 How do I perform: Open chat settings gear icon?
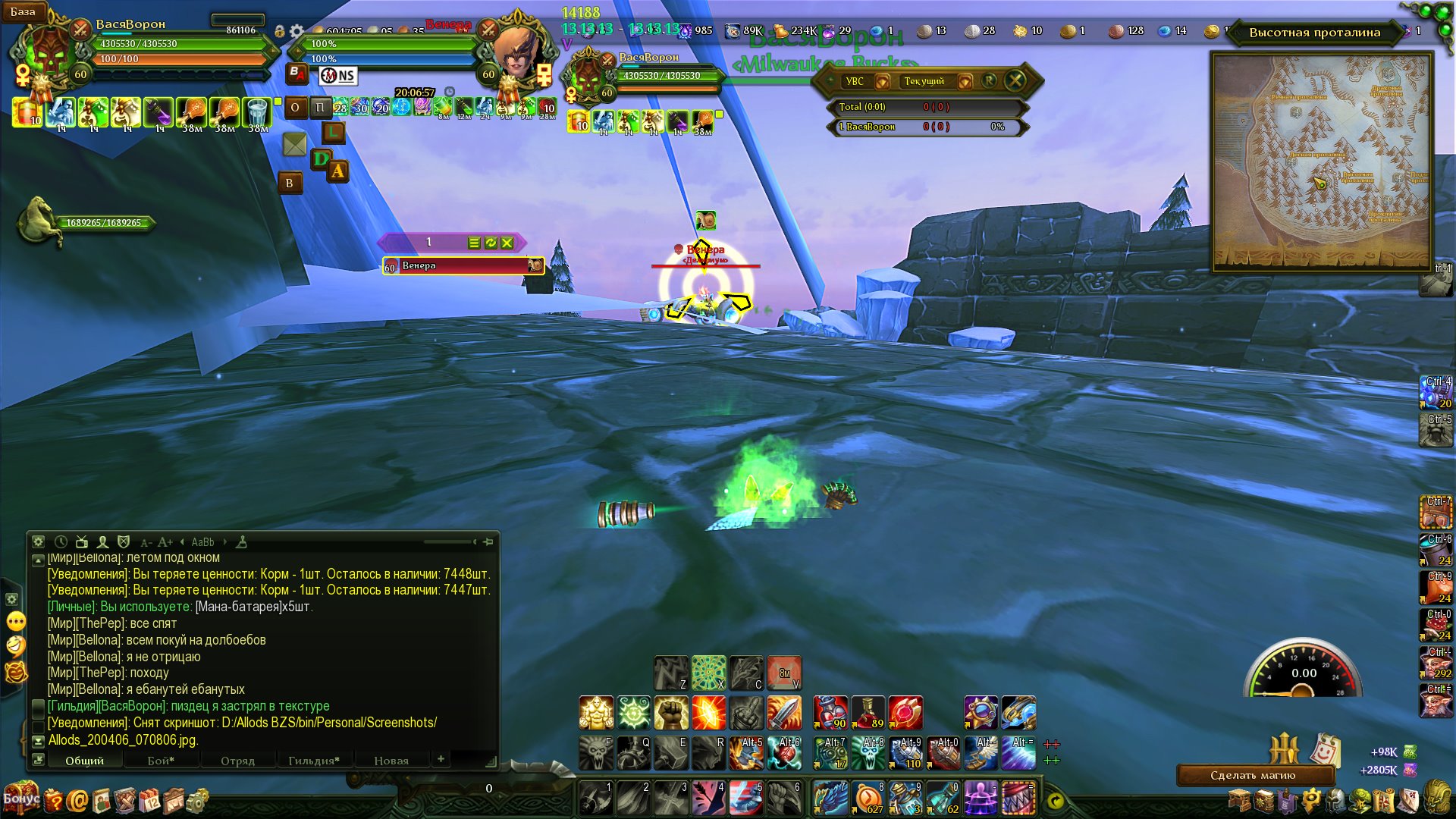(x=39, y=542)
